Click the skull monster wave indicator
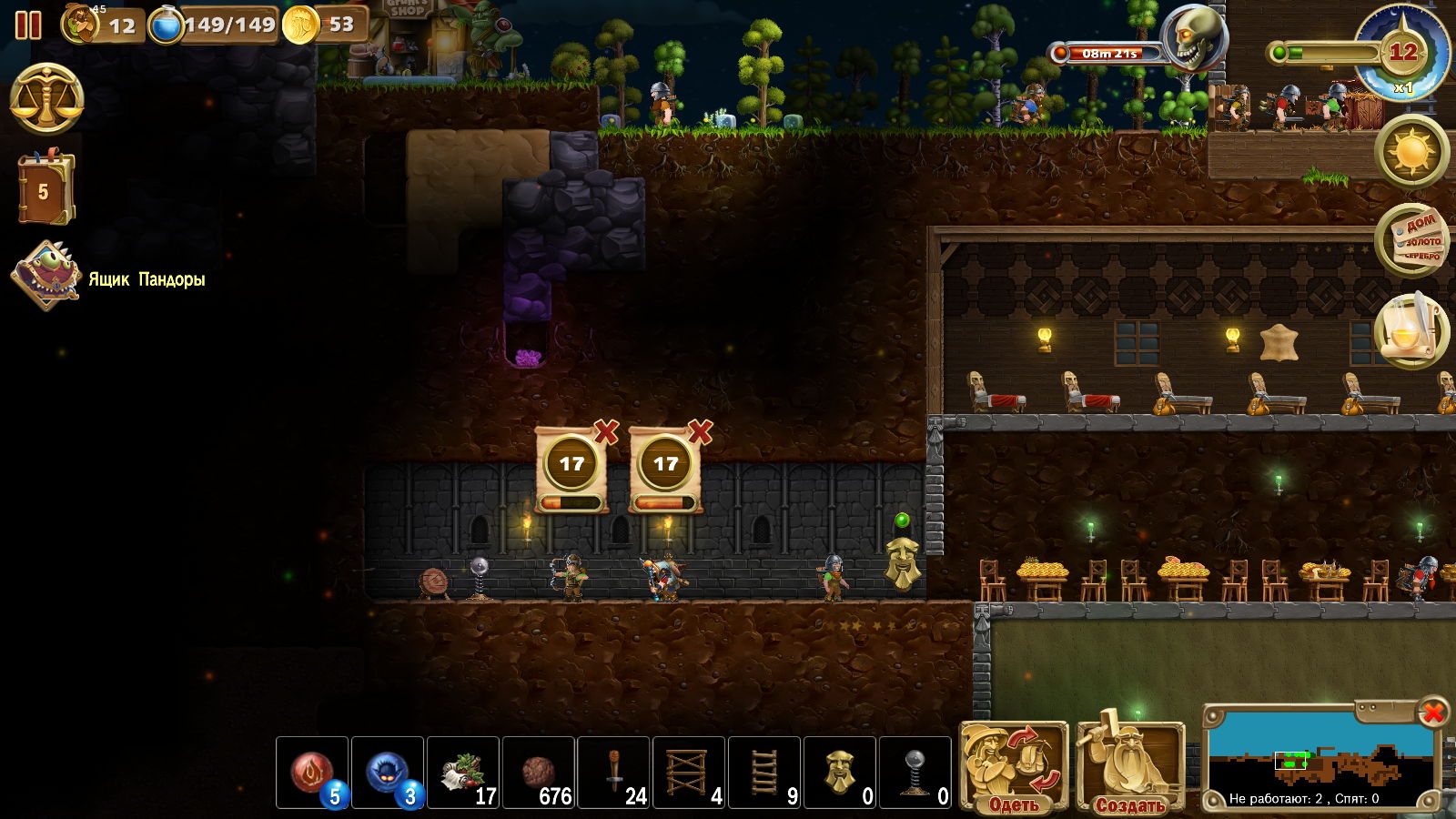Screen dimensions: 1456x819 [x=1193, y=39]
